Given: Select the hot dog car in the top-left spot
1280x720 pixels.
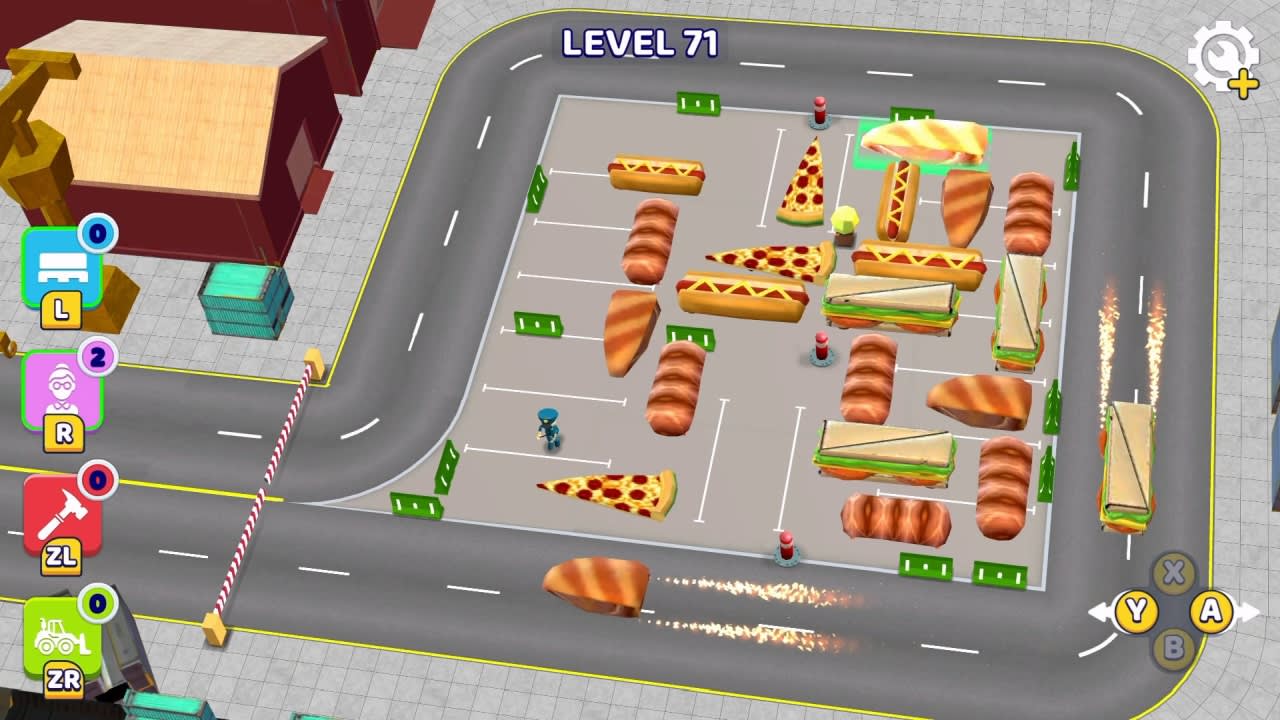Looking at the screenshot, I should [x=655, y=175].
